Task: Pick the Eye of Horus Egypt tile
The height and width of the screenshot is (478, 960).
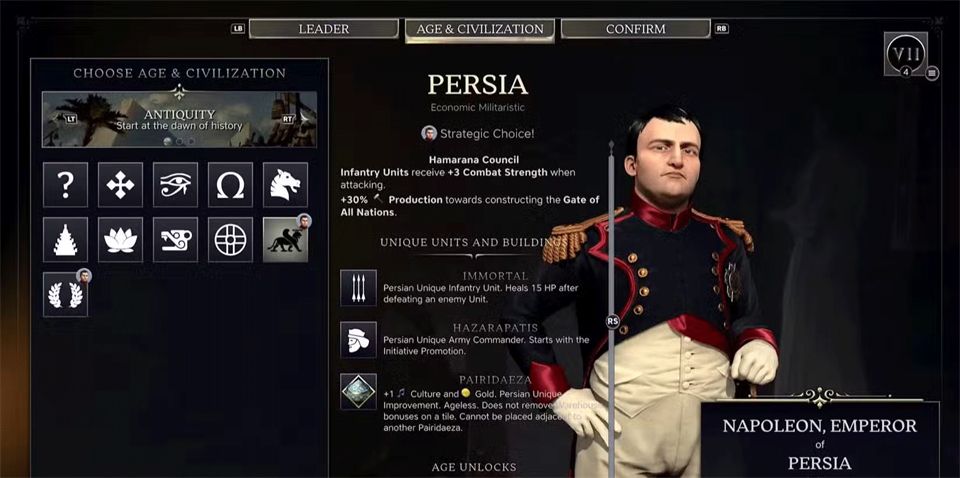Action: click(175, 184)
